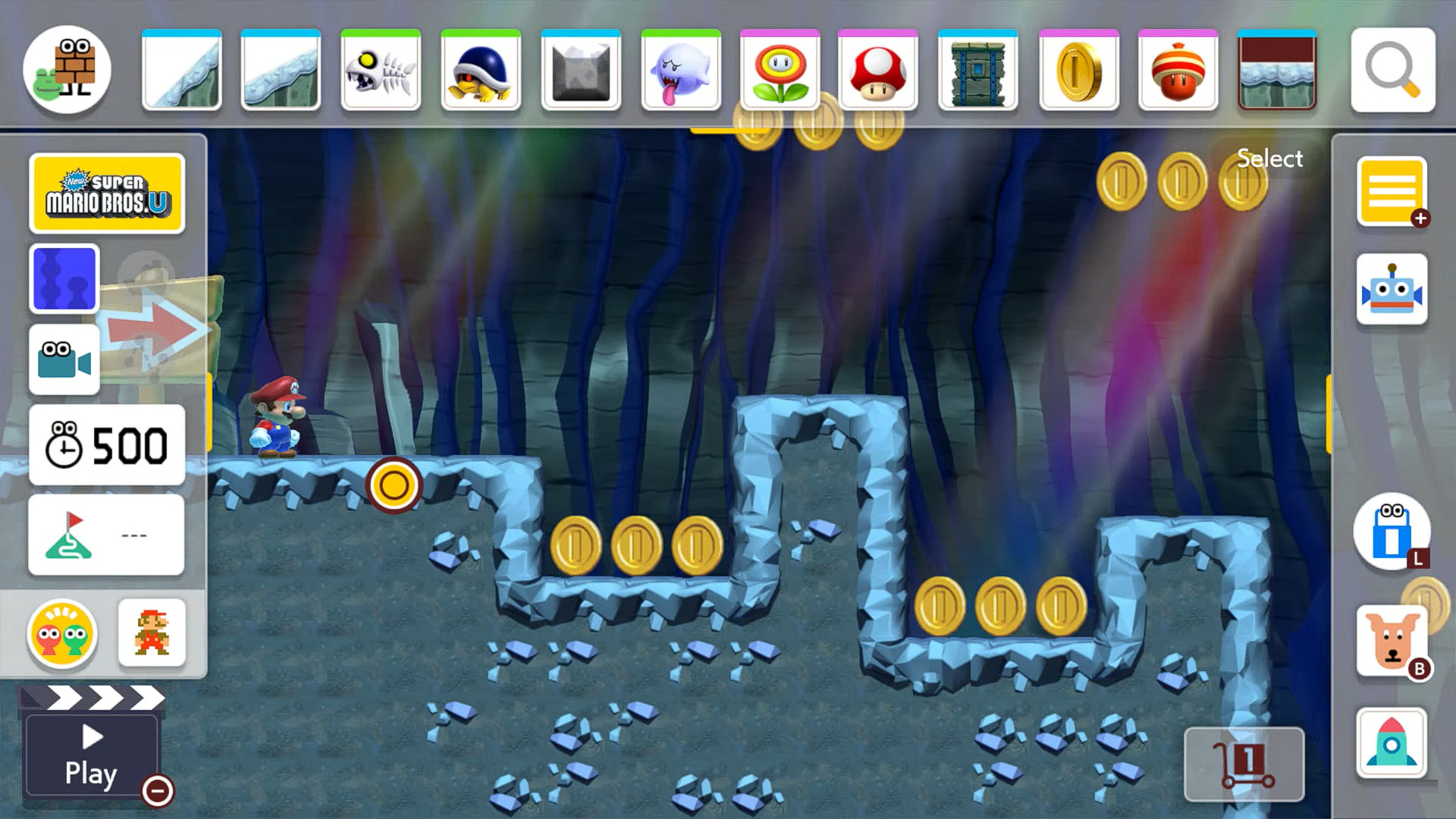1456x819 pixels.
Task: Open the cart with the item count badge
Action: coord(1244,764)
